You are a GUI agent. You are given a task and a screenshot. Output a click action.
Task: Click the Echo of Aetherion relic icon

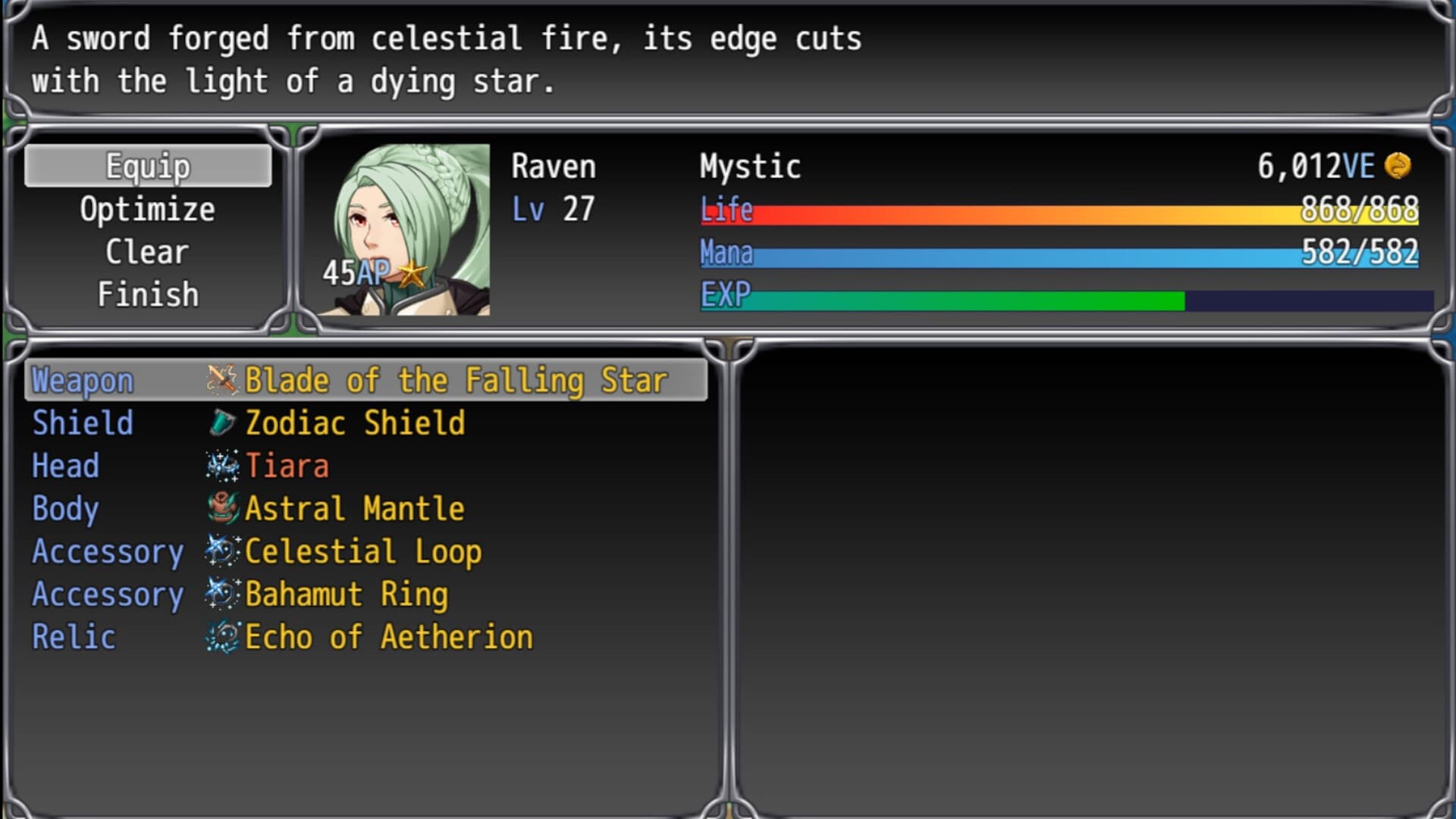coord(221,637)
